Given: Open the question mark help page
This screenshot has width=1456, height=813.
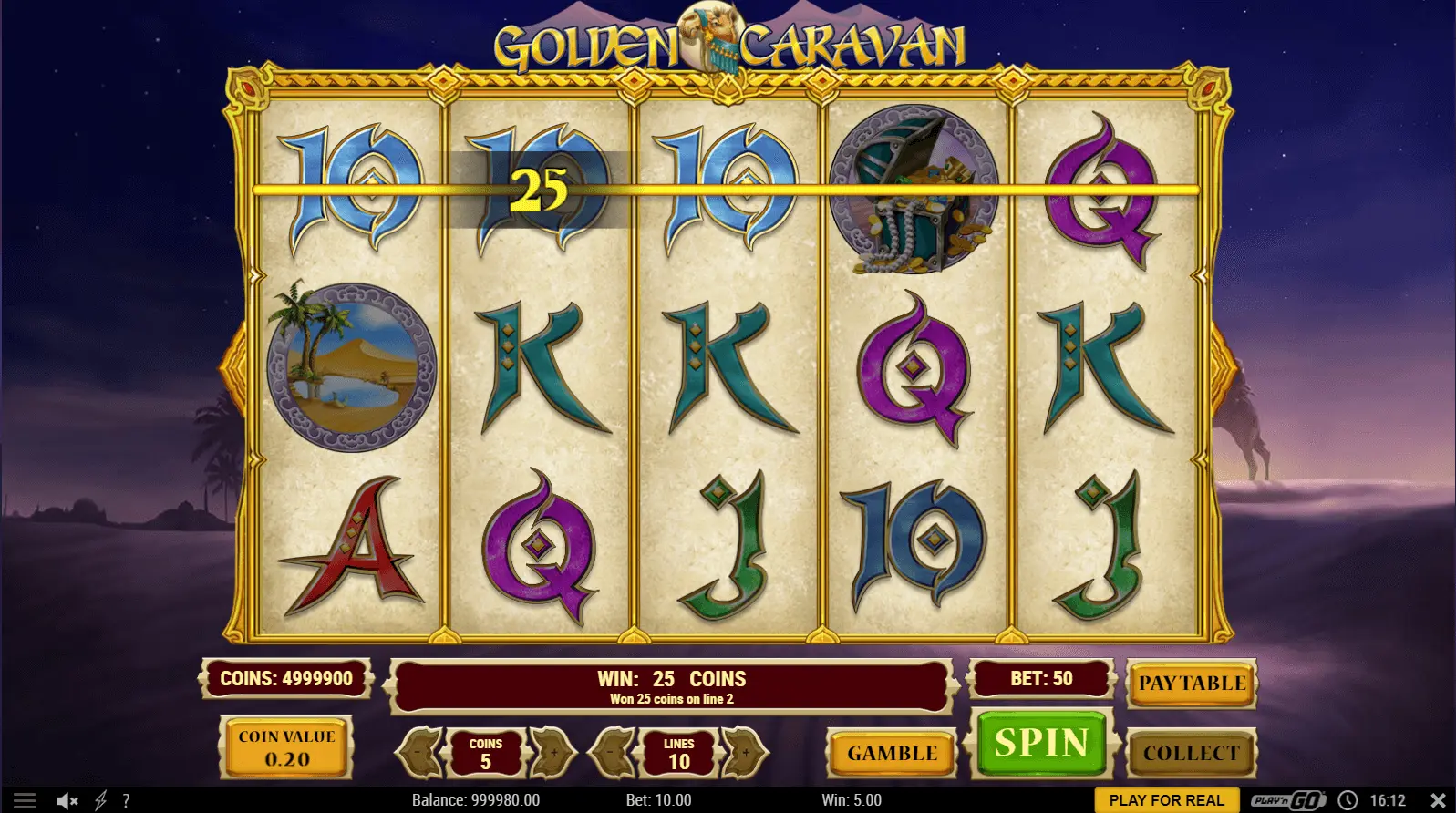Looking at the screenshot, I should 126,800.
